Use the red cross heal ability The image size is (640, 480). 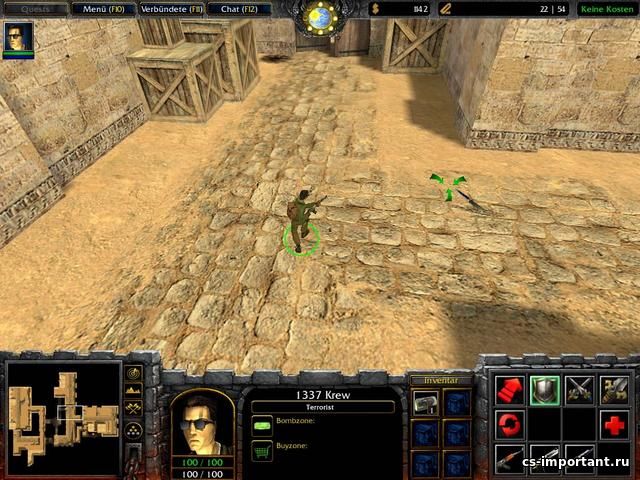[613, 424]
